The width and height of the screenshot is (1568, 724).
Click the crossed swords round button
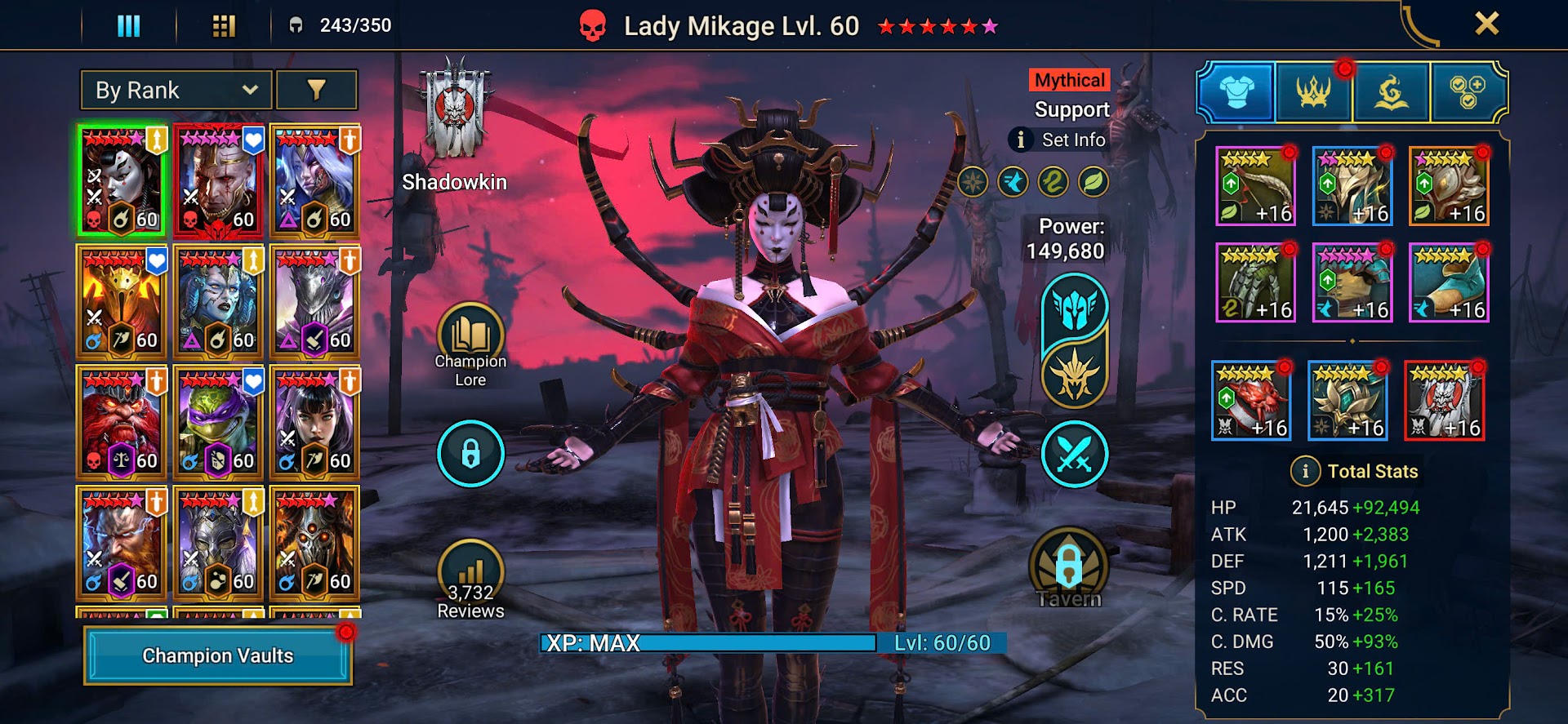point(1074,454)
